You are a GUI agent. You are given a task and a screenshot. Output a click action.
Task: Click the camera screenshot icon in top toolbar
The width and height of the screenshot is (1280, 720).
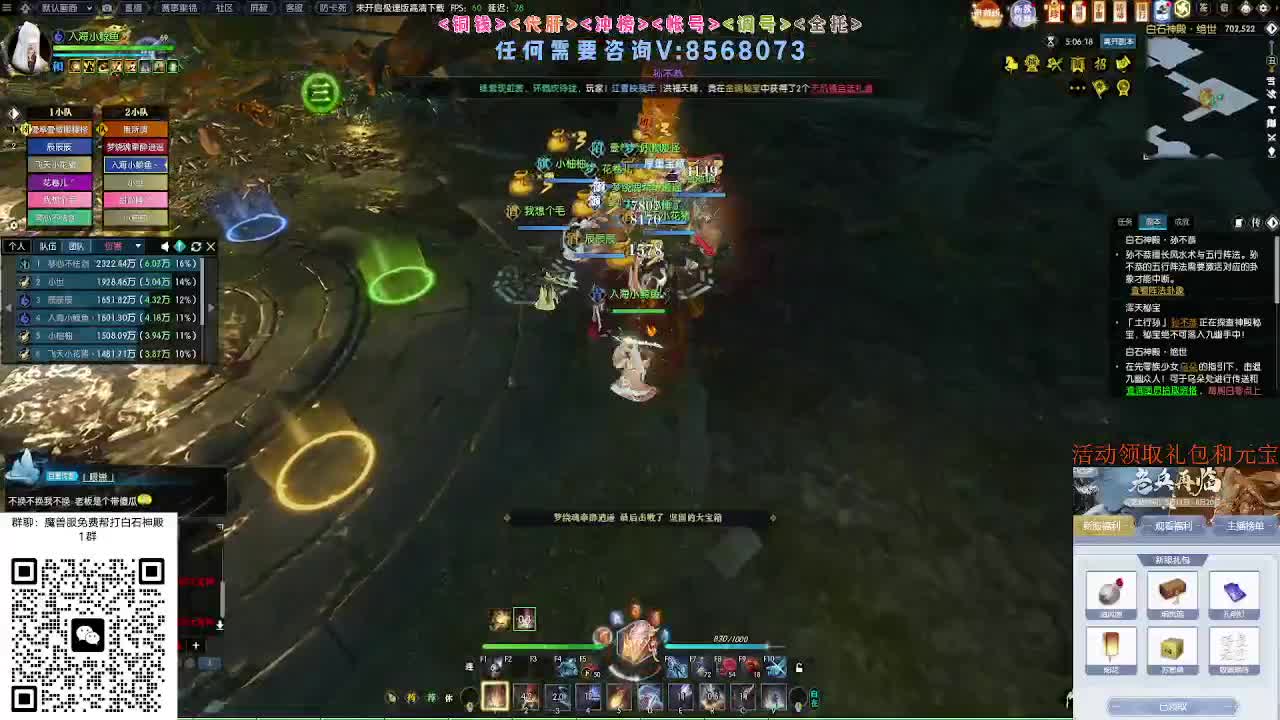(x=107, y=8)
